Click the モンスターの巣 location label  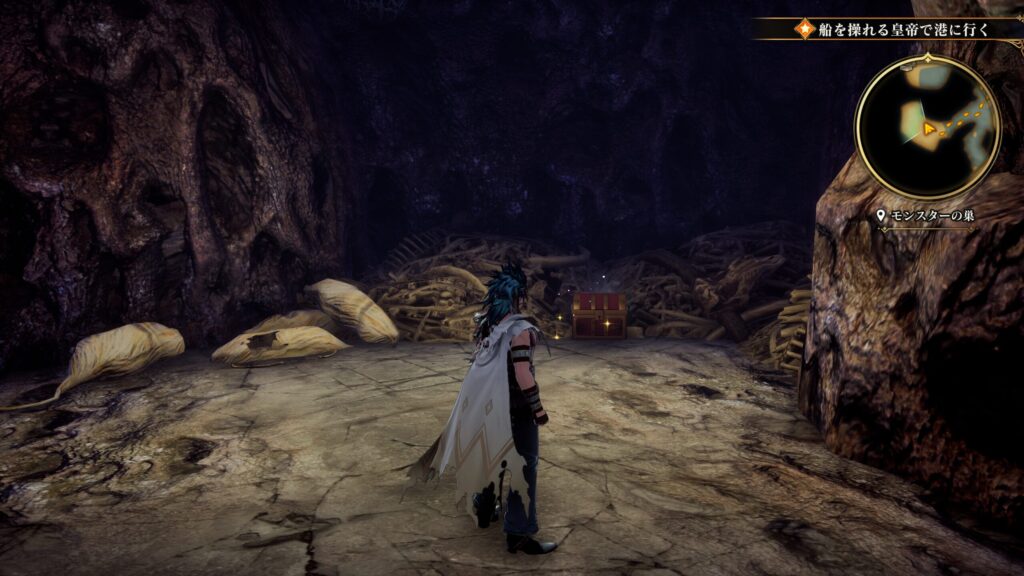point(925,216)
